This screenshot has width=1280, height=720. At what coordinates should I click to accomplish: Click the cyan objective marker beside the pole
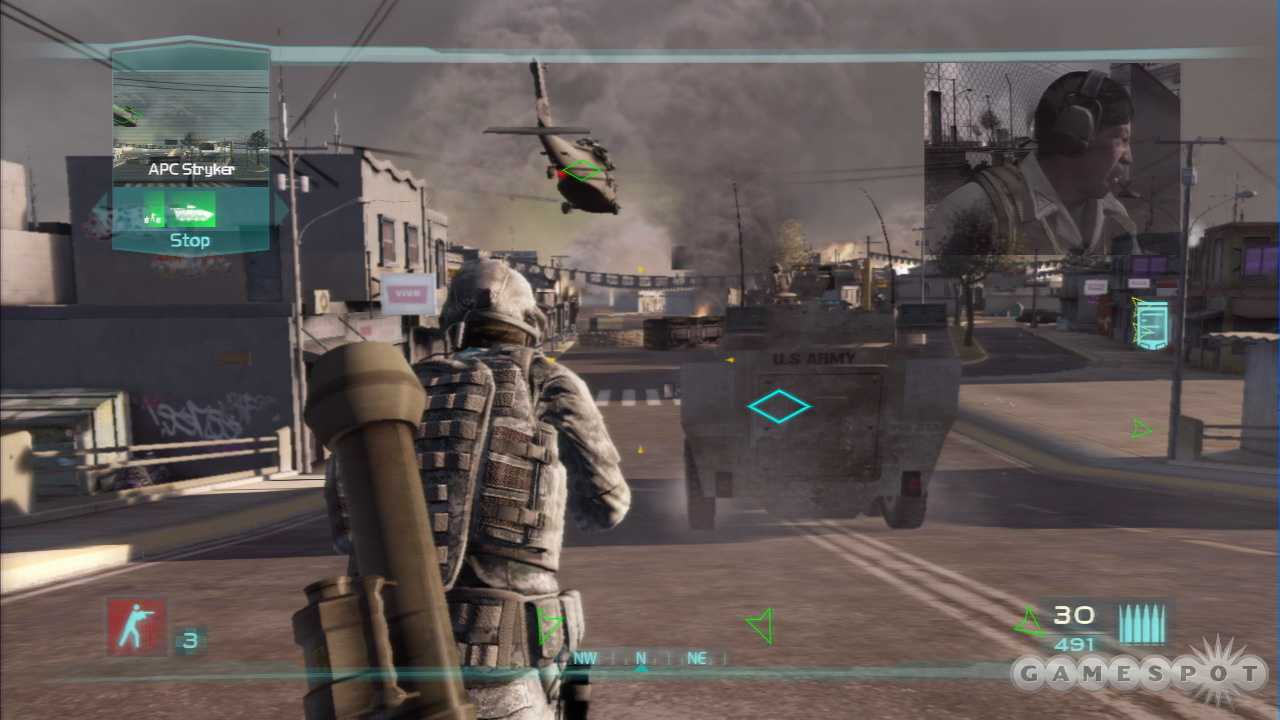tap(1150, 323)
